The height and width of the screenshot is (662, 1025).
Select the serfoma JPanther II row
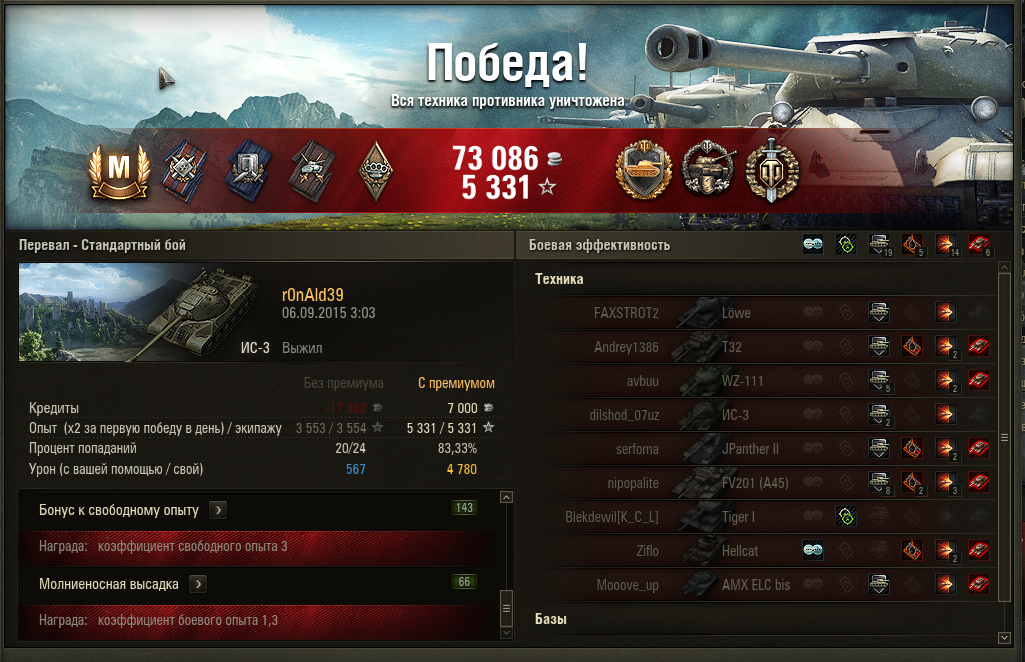coord(760,449)
